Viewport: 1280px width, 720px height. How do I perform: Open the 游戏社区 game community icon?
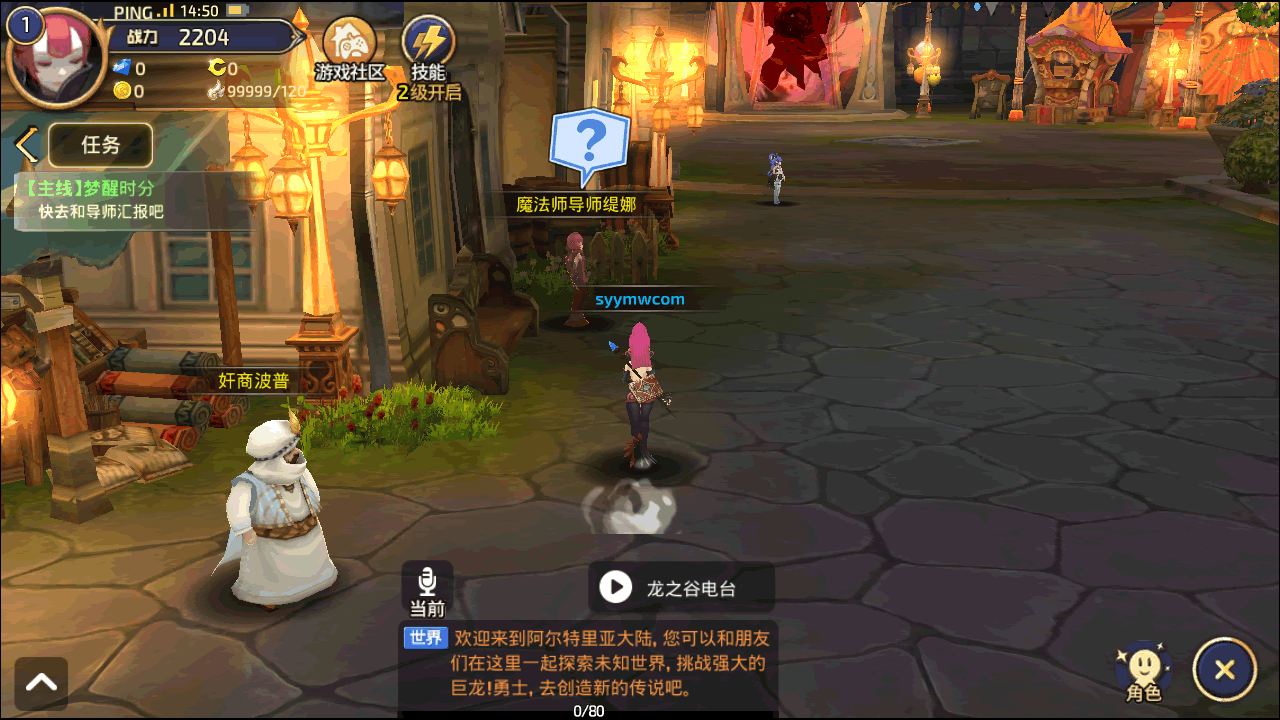(x=349, y=47)
